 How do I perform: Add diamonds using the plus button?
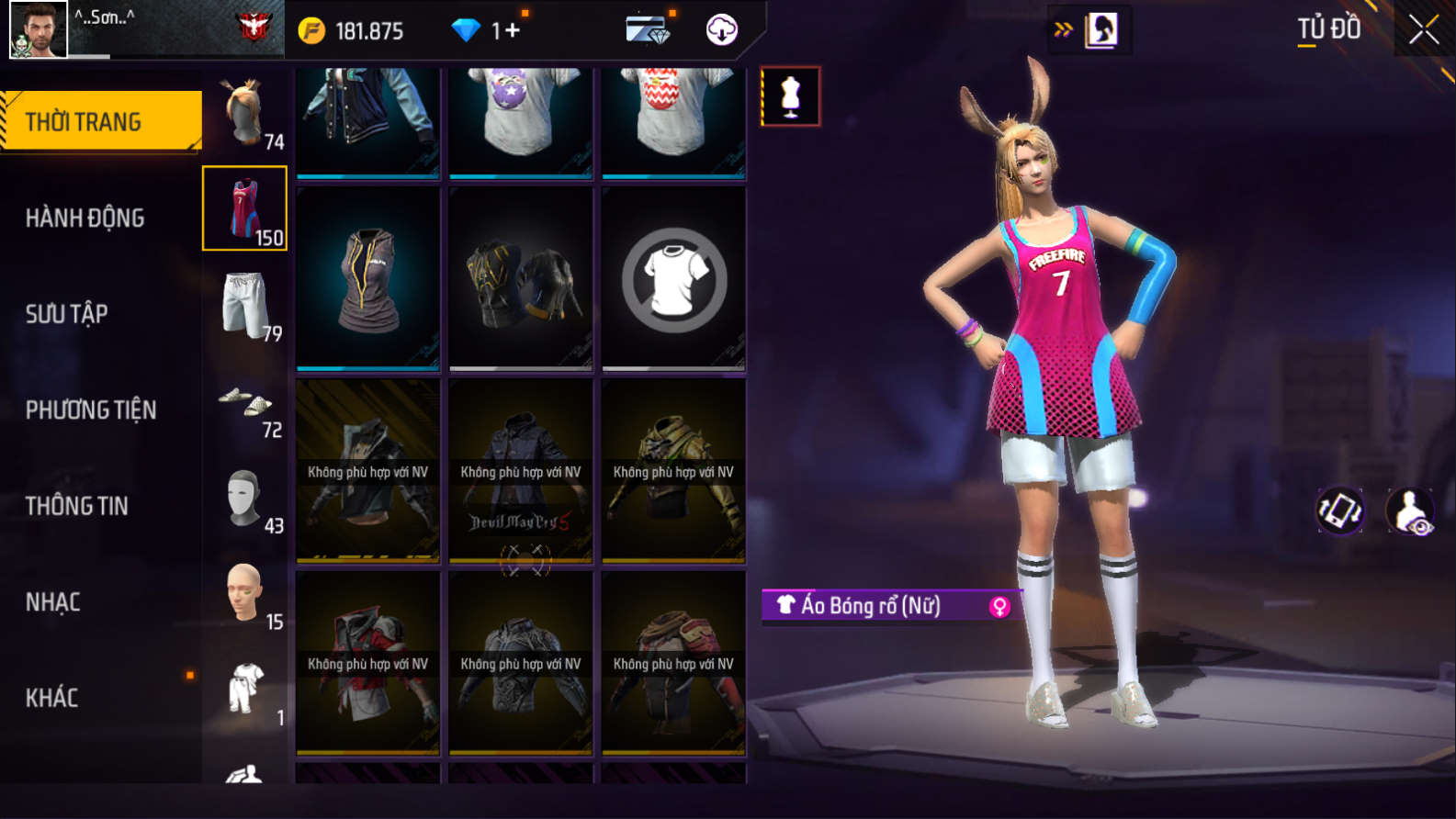[x=512, y=31]
